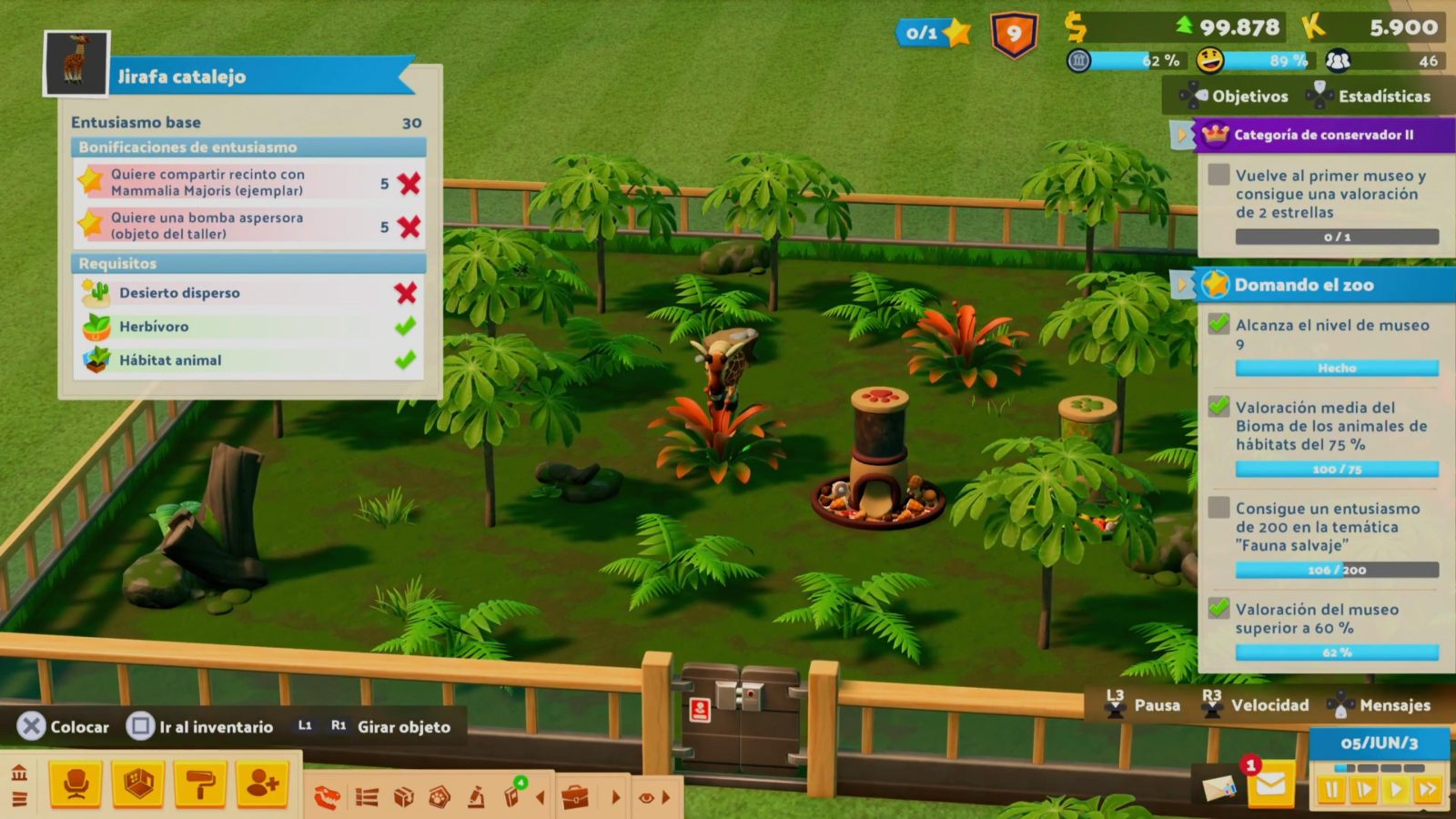
Task: Open the box inventory icon
Action: pyautogui.click(x=403, y=798)
